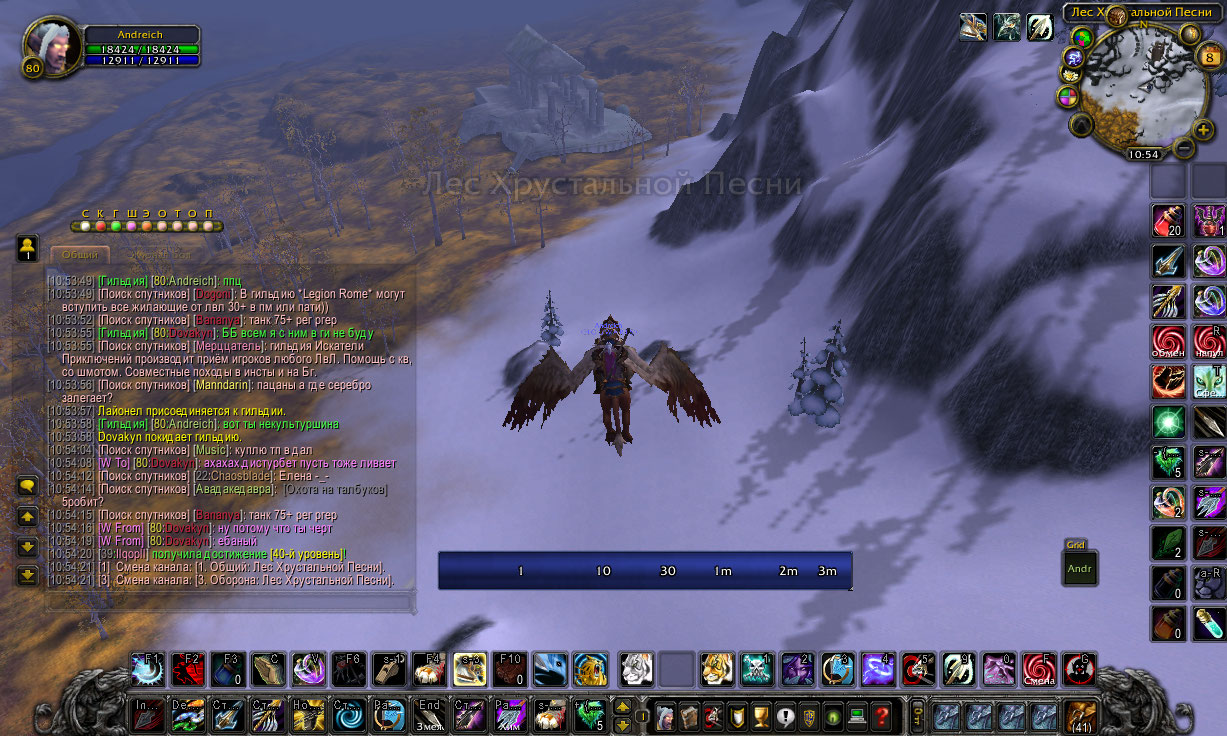
Task: Open the calendar button showing 8
Action: (1207, 58)
